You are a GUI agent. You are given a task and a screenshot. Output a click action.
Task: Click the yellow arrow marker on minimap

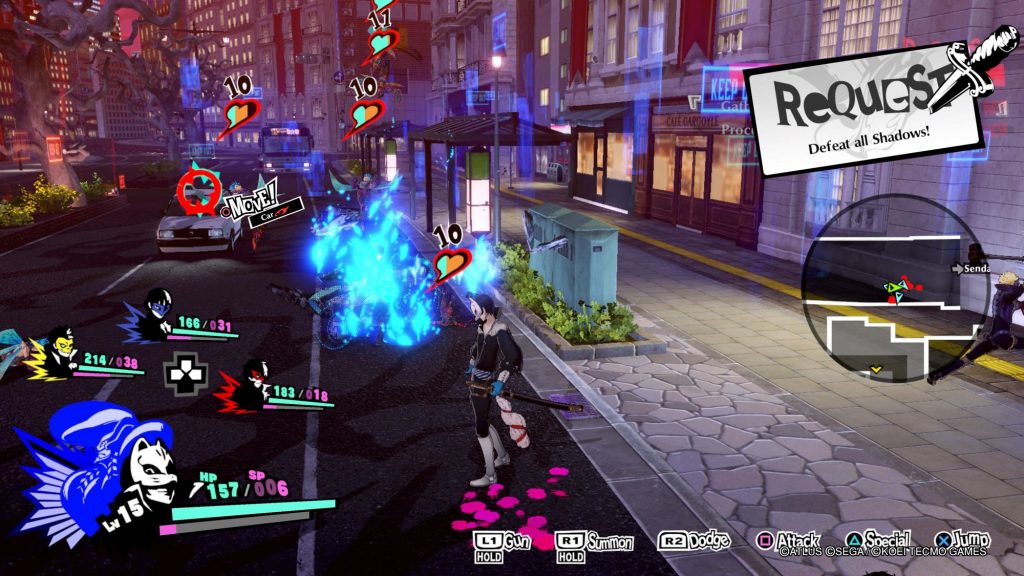(x=877, y=369)
